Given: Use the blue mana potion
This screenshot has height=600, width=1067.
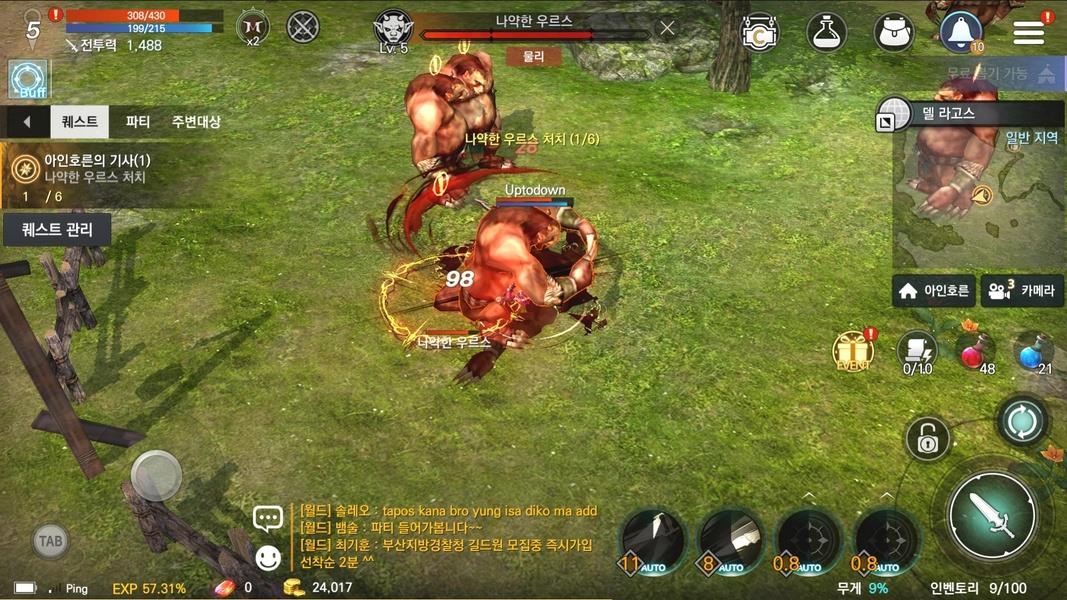Looking at the screenshot, I should tap(1035, 351).
